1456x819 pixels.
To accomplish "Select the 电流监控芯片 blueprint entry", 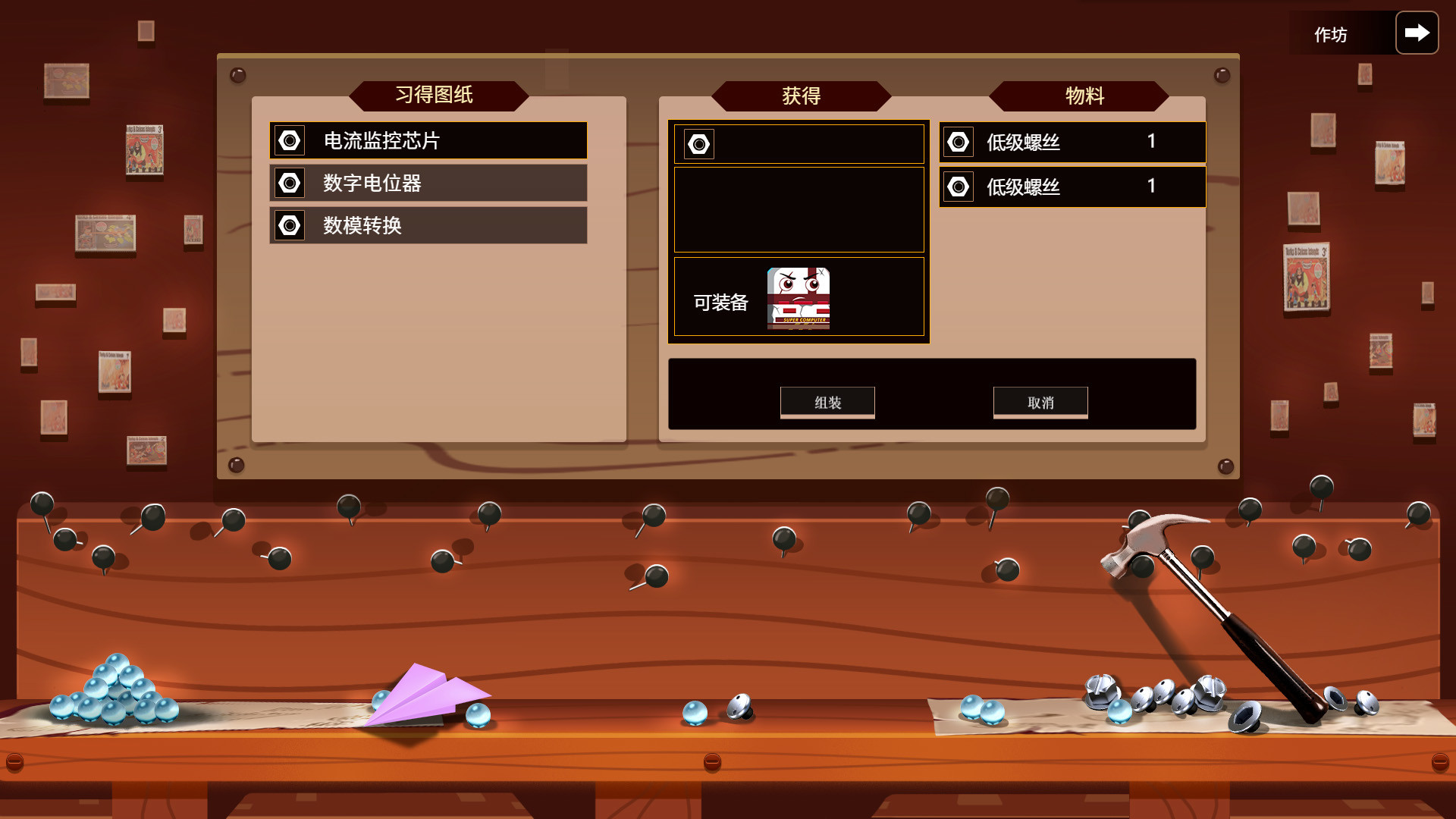I will [x=427, y=141].
